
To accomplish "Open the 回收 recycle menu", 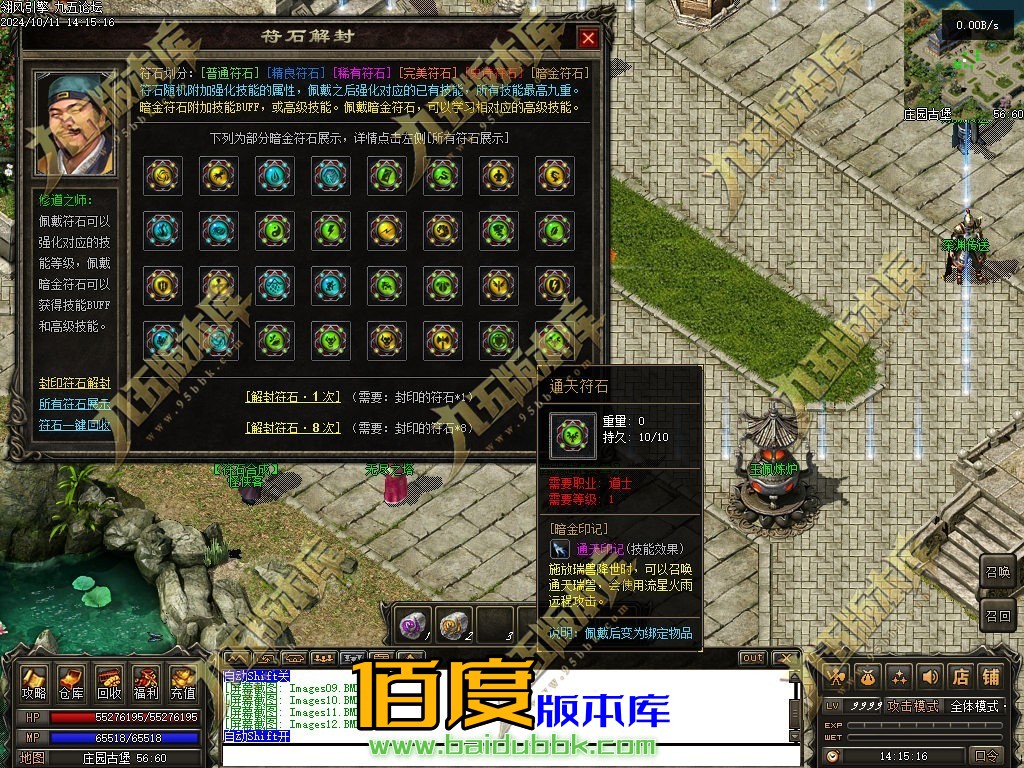I will coord(109,682).
